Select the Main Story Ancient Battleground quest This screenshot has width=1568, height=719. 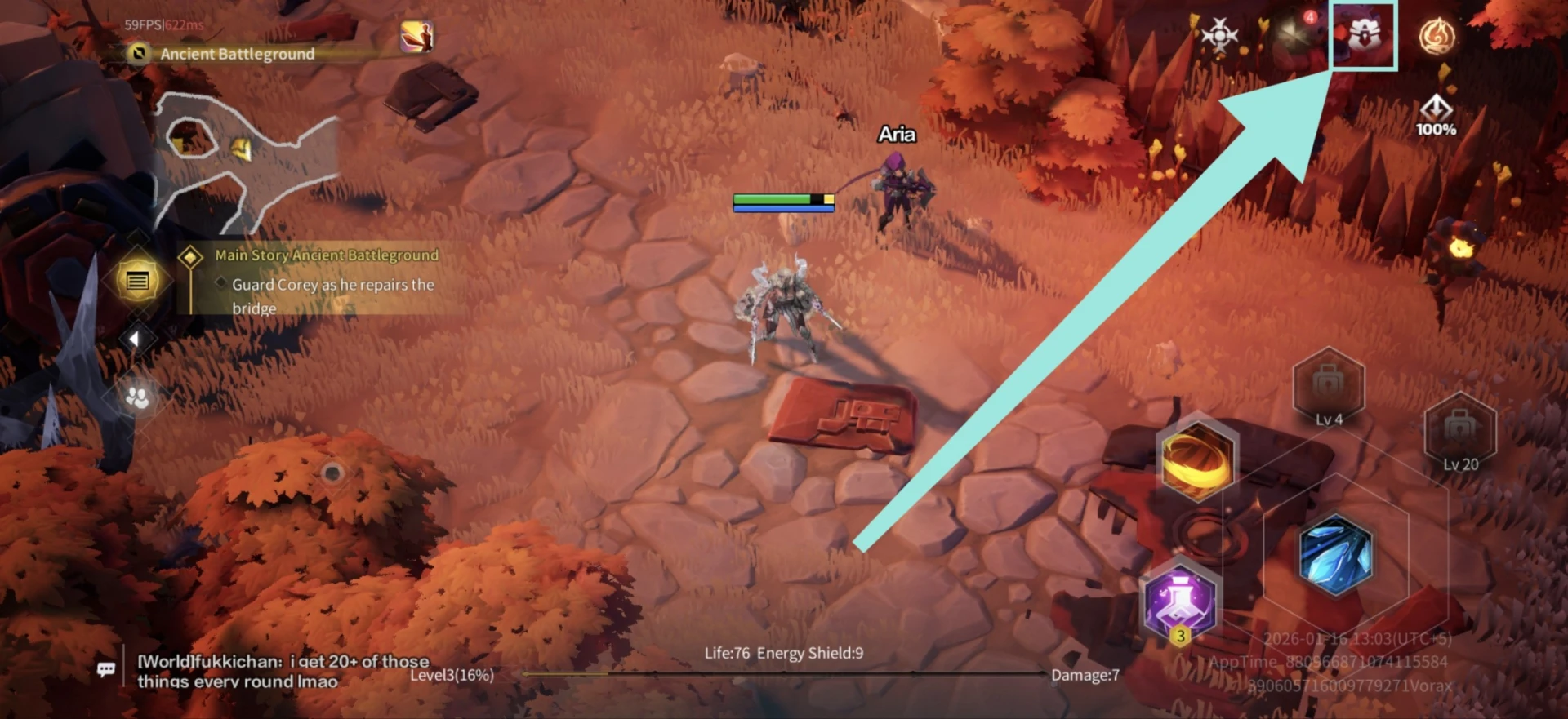pyautogui.click(x=327, y=255)
